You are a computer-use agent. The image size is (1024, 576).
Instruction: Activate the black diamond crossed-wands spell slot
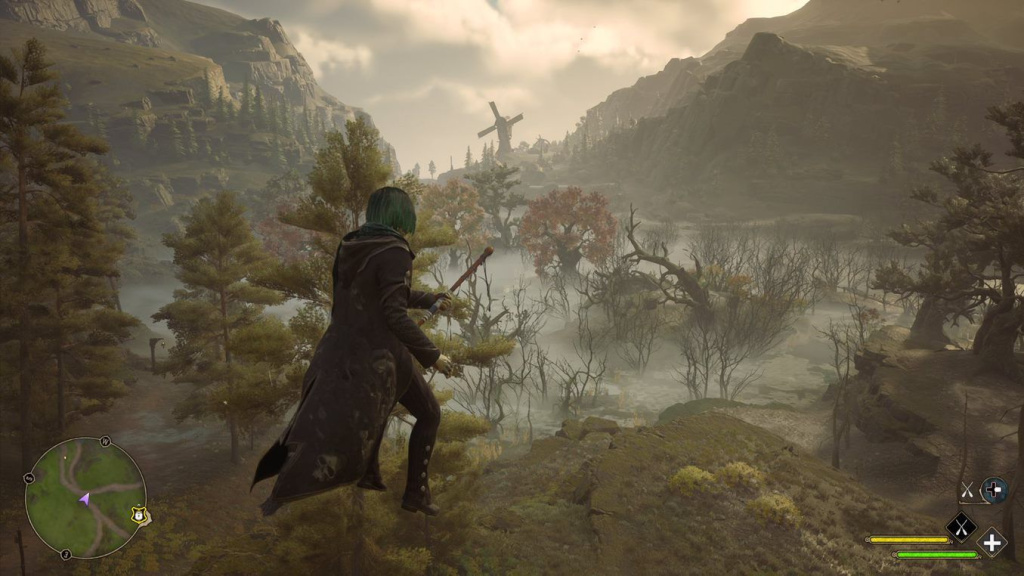(961, 525)
